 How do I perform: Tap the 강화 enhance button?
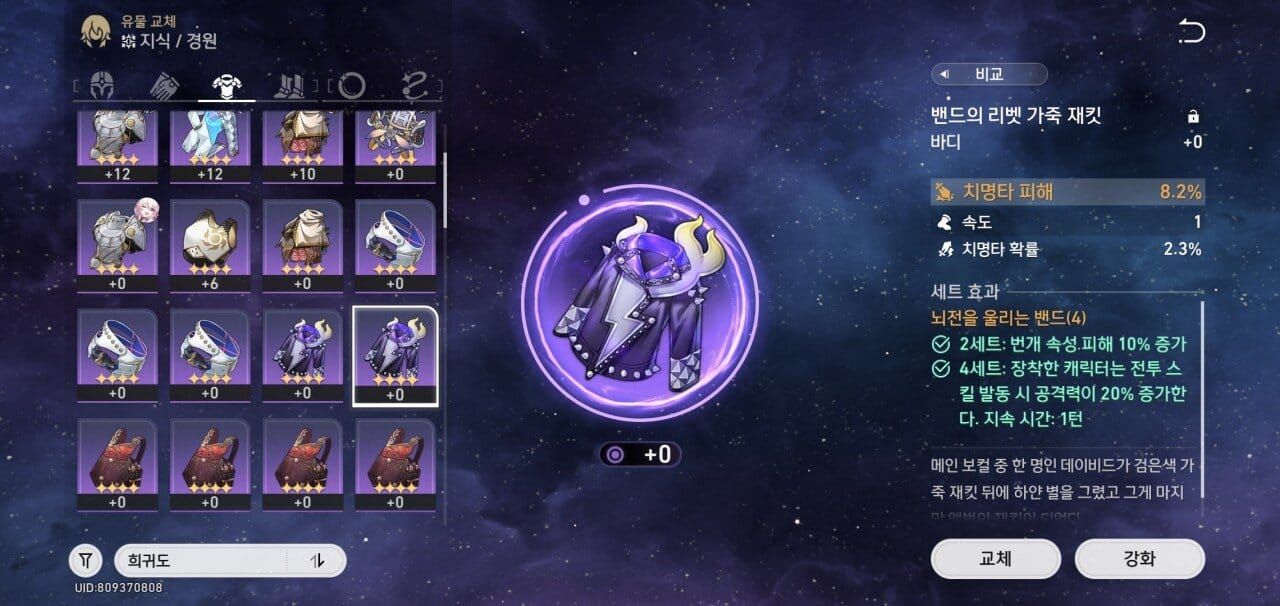coord(1139,559)
